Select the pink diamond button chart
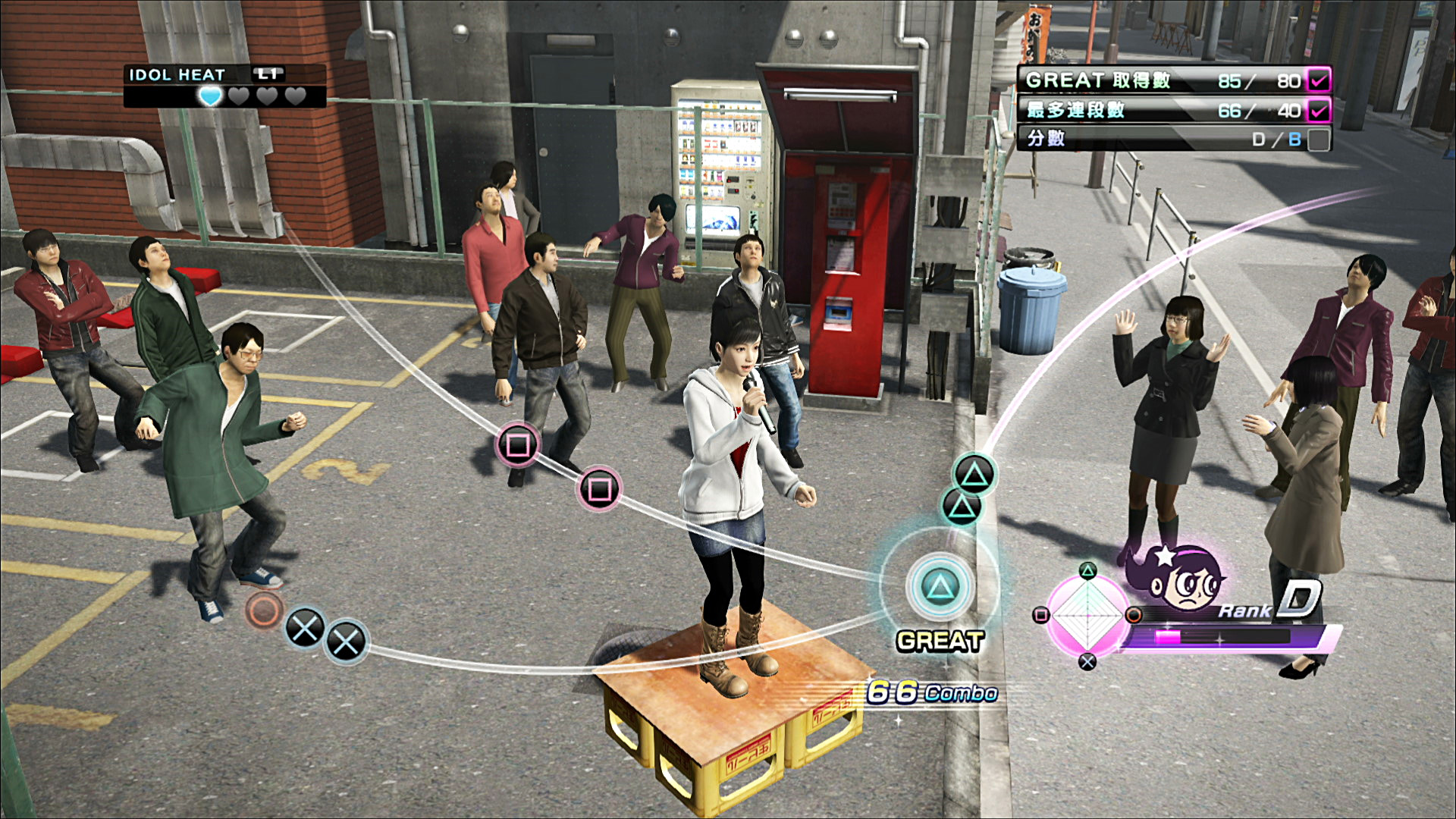 [1087, 615]
